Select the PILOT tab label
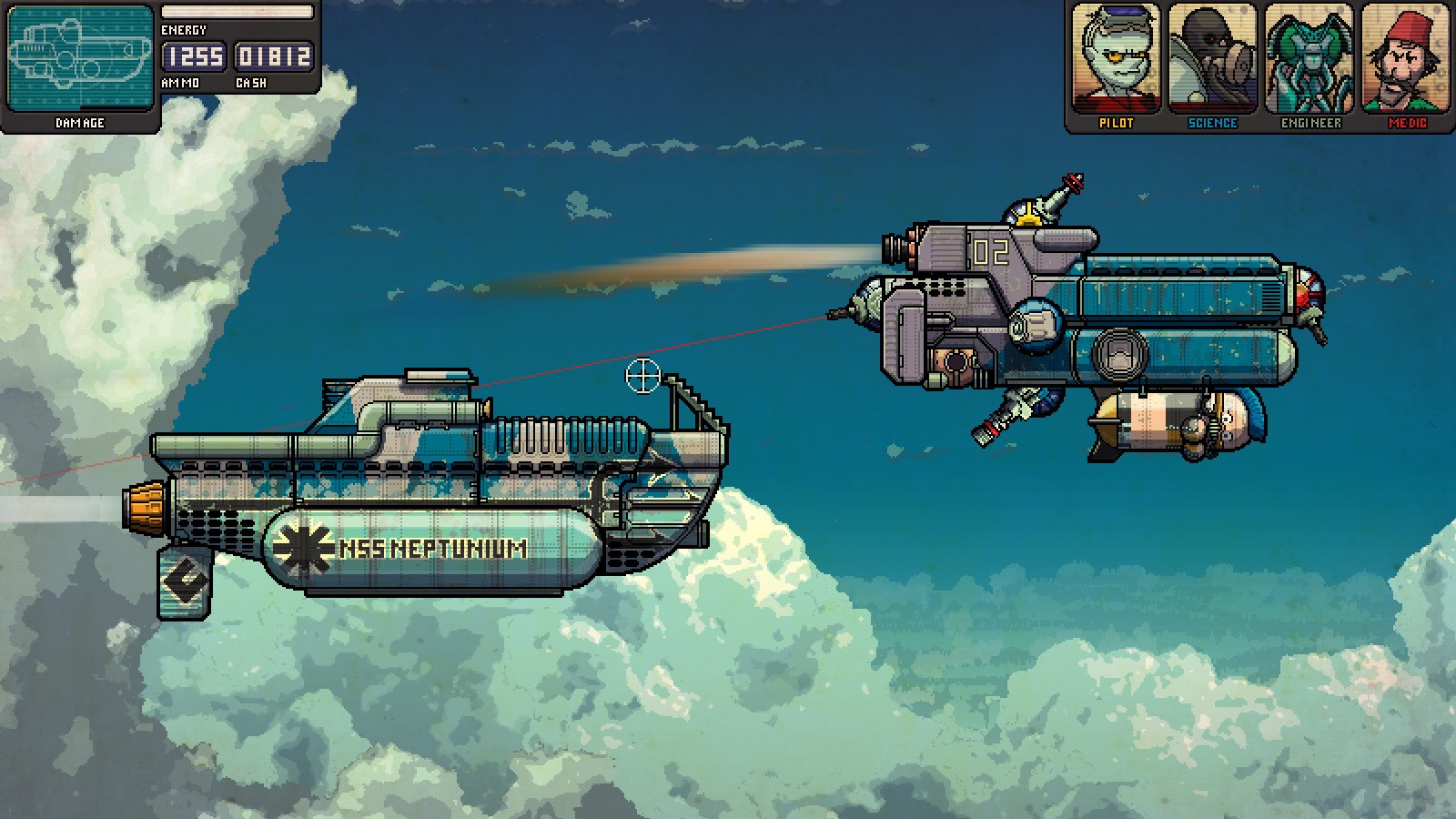This screenshot has width=1456, height=819. [x=1114, y=121]
